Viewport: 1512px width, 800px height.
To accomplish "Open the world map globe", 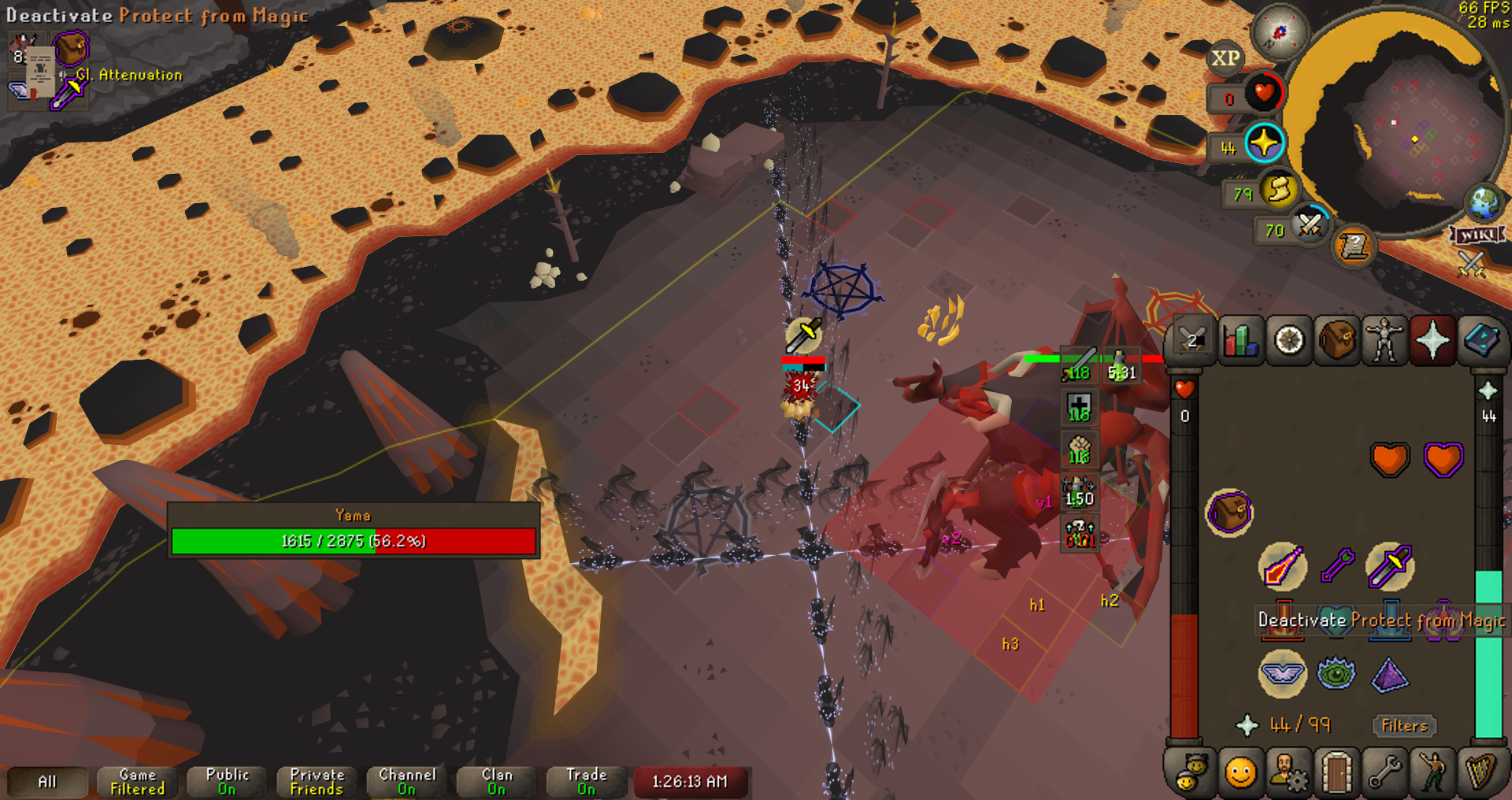I will (1484, 203).
